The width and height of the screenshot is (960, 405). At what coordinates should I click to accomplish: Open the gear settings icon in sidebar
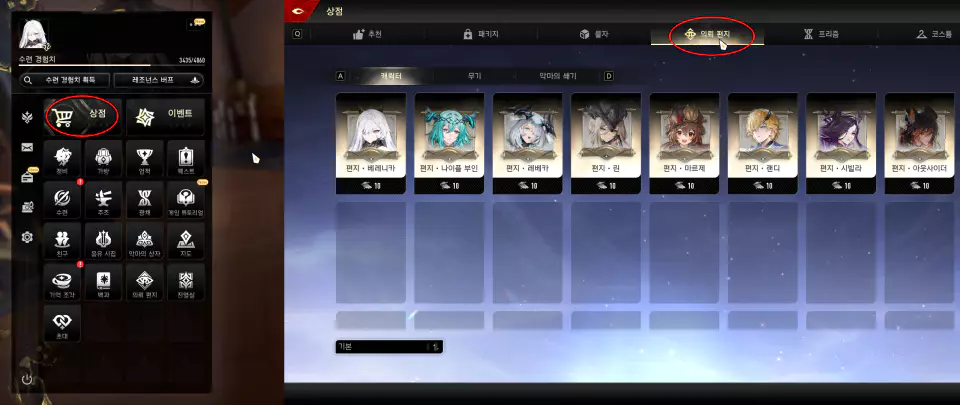click(27, 237)
